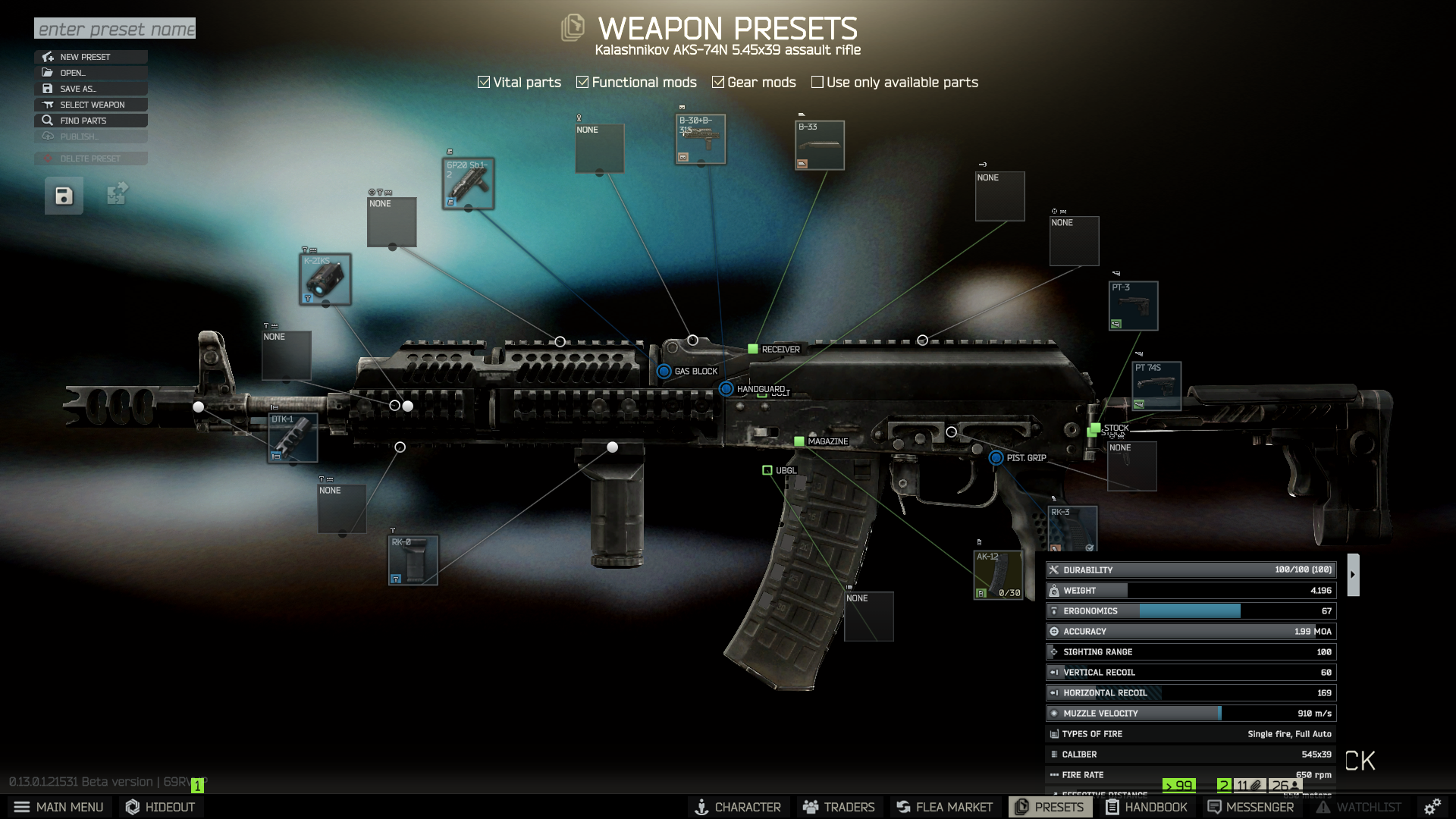Viewport: 1456px width, 819px height.
Task: Click the Messenger chat bubble icon
Action: coord(1215,807)
